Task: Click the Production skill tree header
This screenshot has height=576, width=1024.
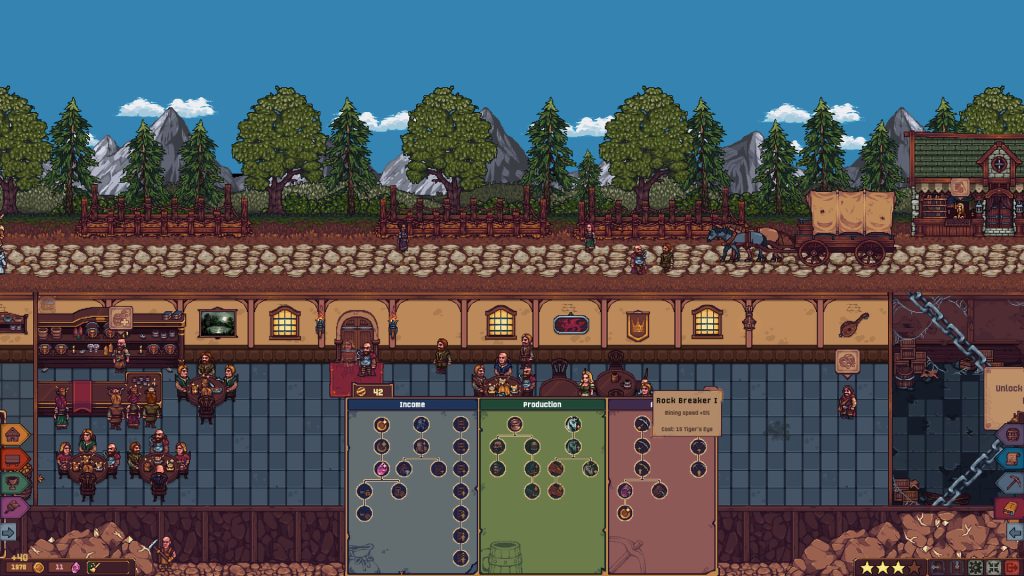Action: coord(542,405)
